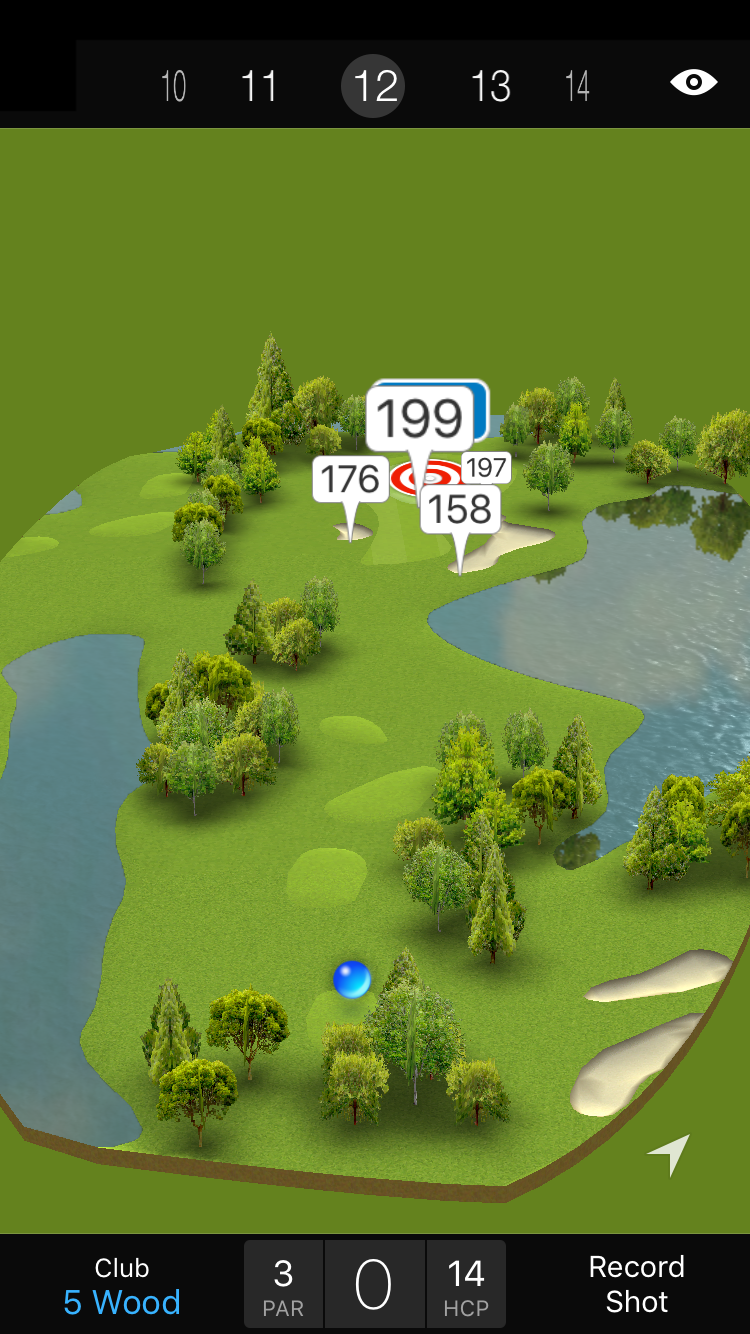Image resolution: width=750 pixels, height=1334 pixels.
Task: Go to hole 13
Action: (x=491, y=87)
